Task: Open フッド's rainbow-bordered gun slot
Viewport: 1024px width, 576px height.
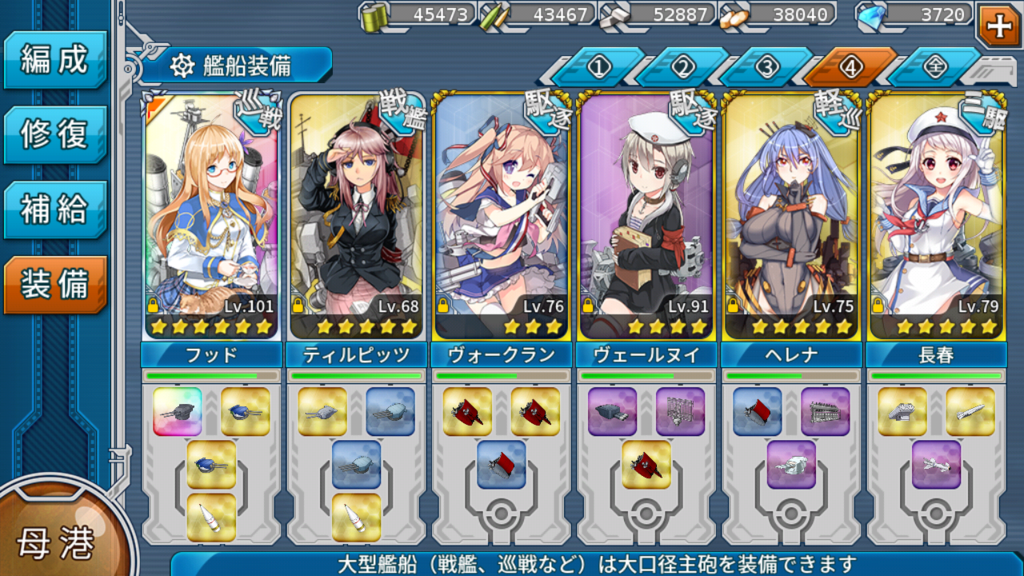Action: click(x=177, y=411)
